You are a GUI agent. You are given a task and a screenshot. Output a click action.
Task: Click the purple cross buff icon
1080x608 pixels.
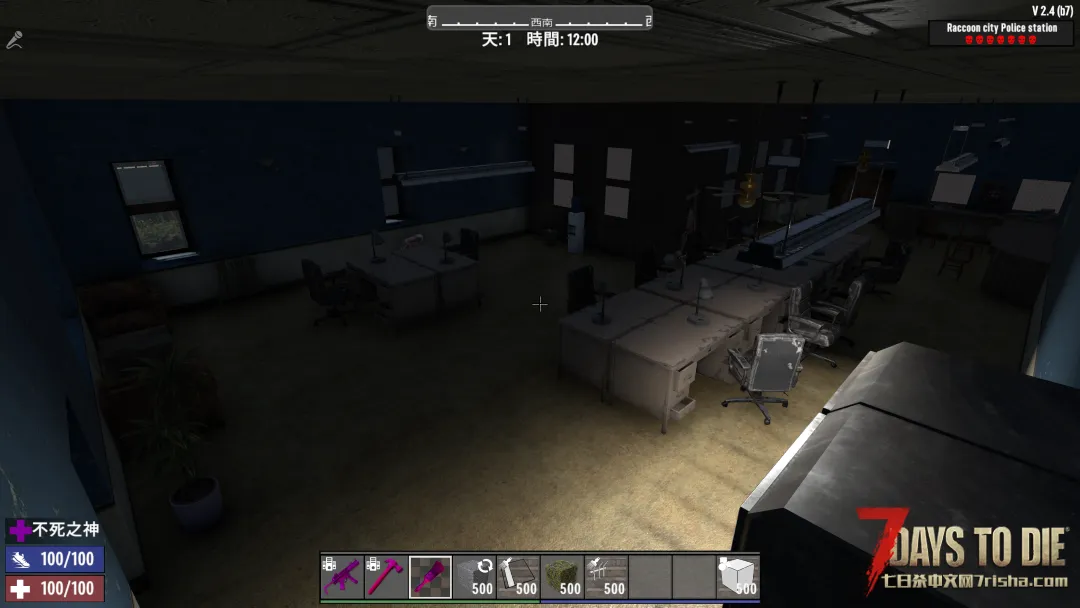pyautogui.click(x=20, y=531)
